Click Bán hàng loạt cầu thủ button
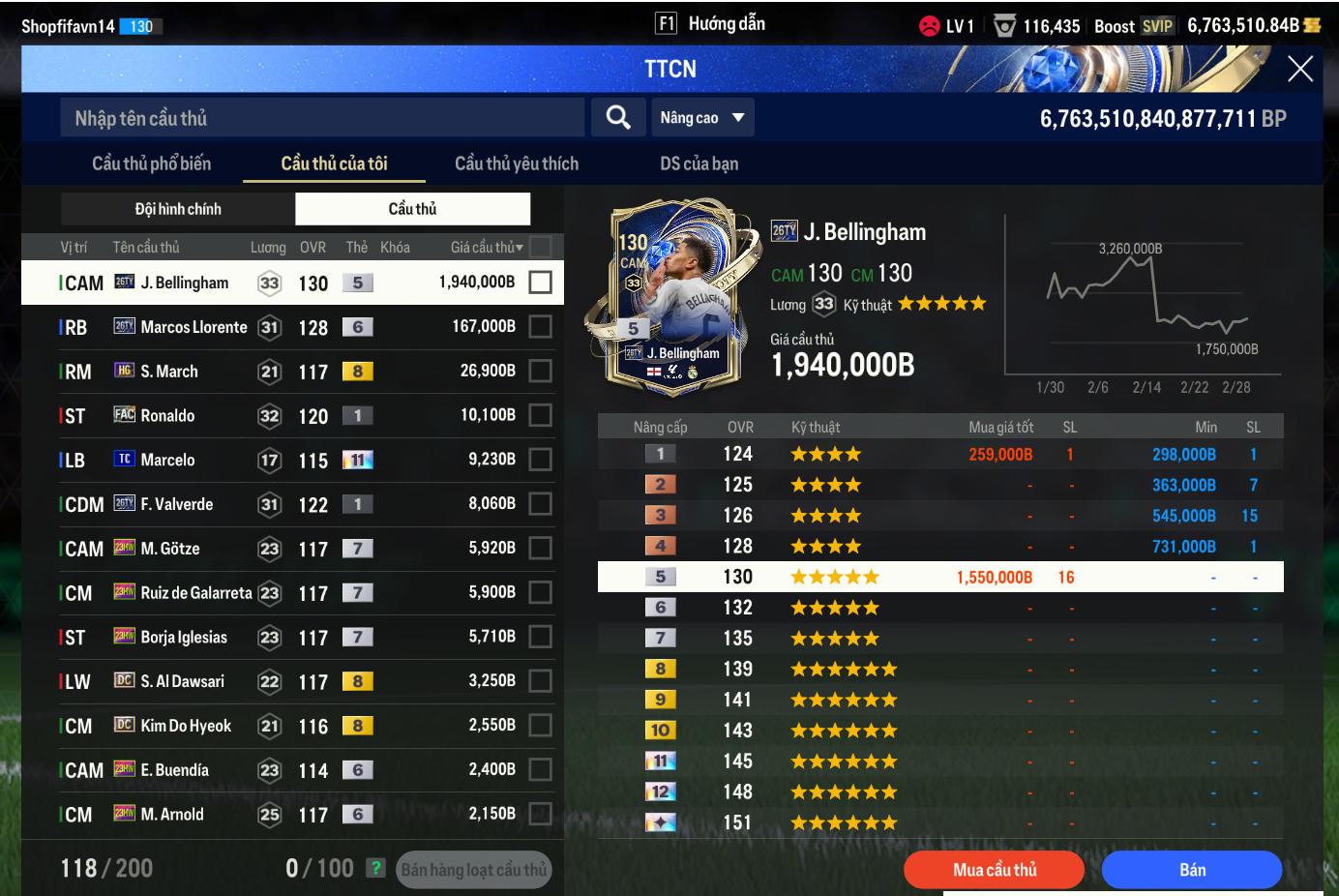 pyautogui.click(x=474, y=870)
